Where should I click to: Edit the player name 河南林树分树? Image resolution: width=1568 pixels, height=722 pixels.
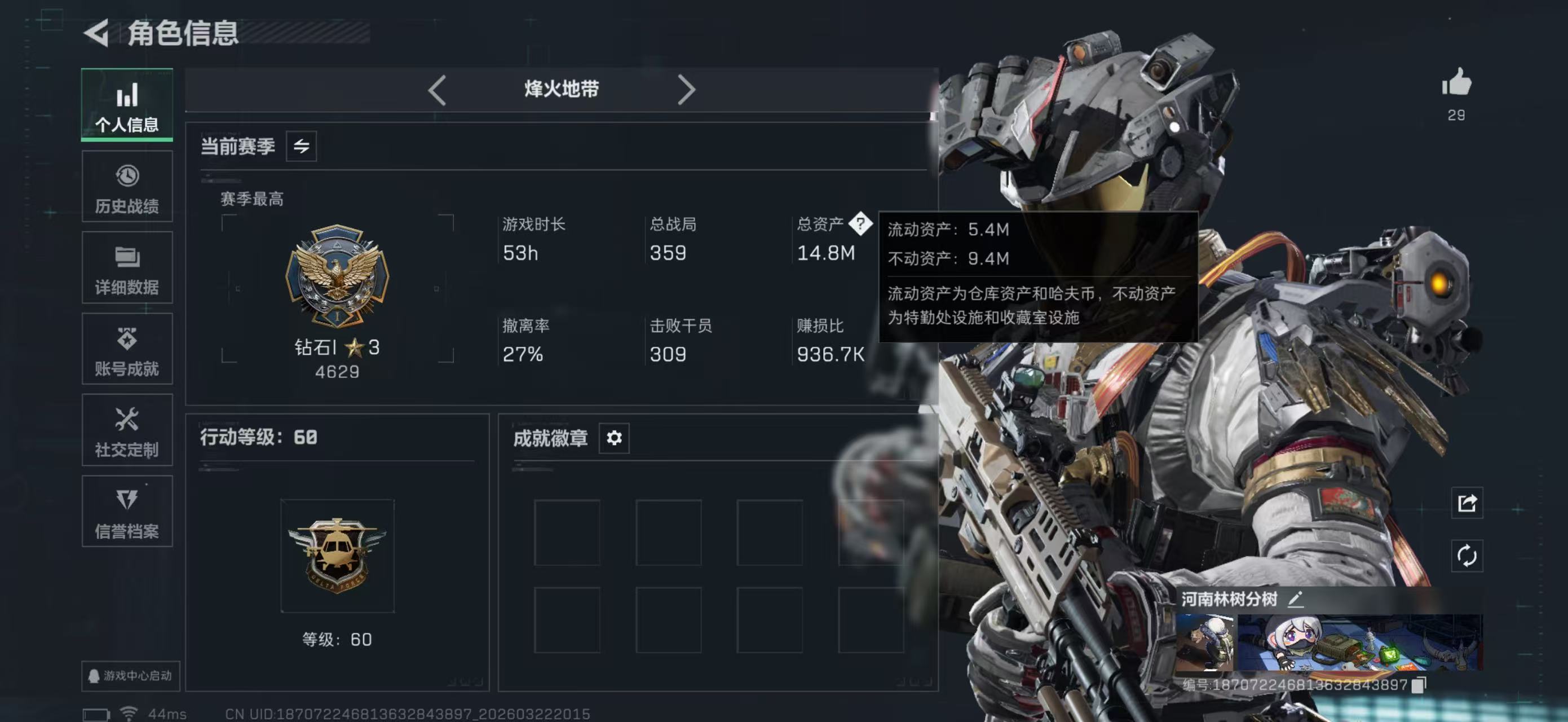tap(1295, 599)
